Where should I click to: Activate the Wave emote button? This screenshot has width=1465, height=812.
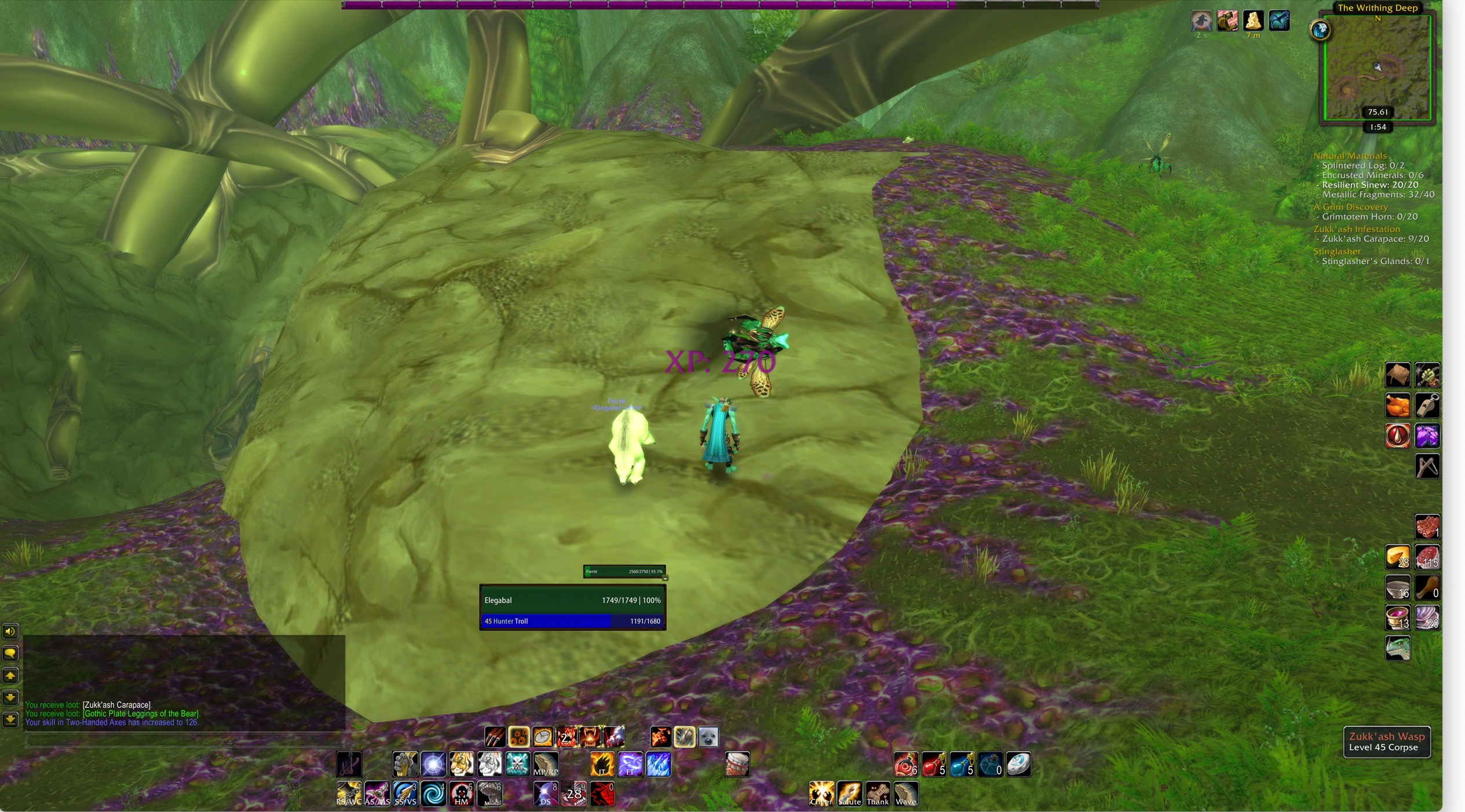pyautogui.click(x=906, y=793)
